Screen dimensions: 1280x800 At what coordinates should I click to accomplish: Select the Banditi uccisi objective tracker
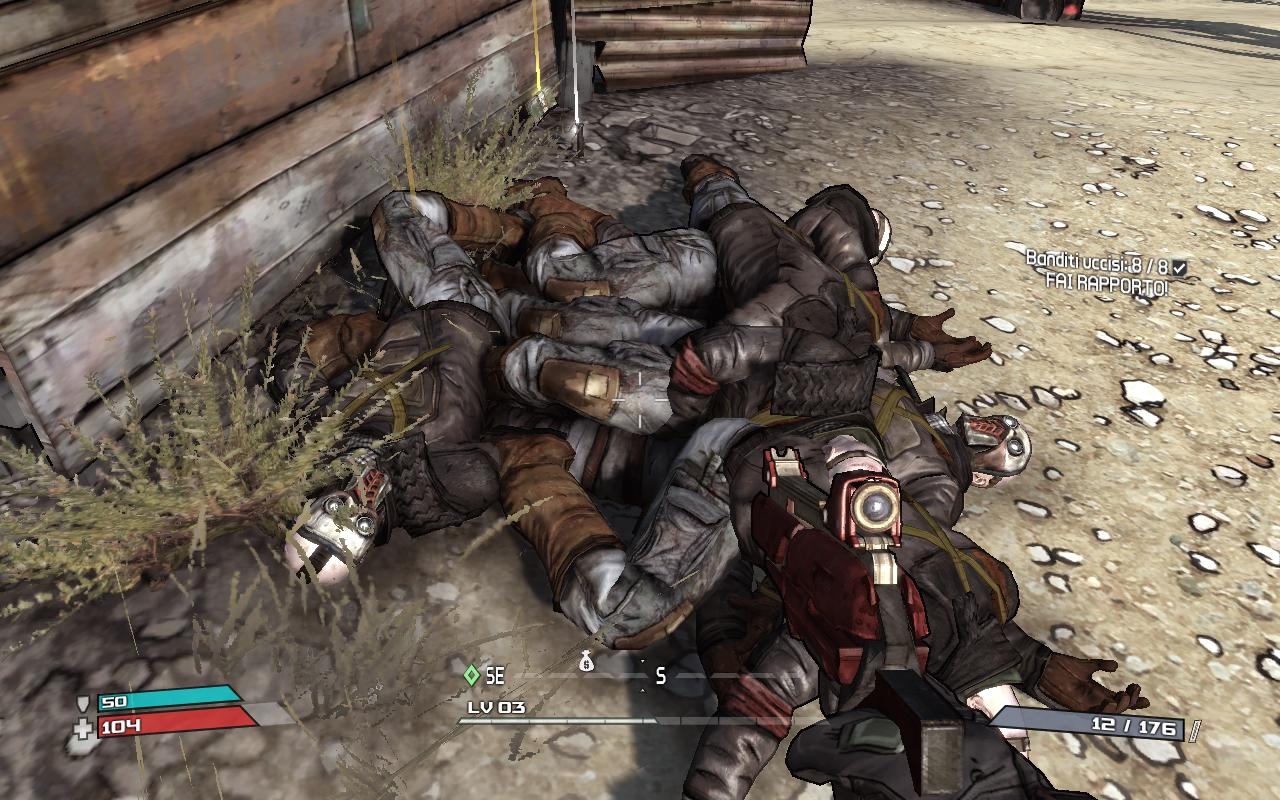[1098, 261]
